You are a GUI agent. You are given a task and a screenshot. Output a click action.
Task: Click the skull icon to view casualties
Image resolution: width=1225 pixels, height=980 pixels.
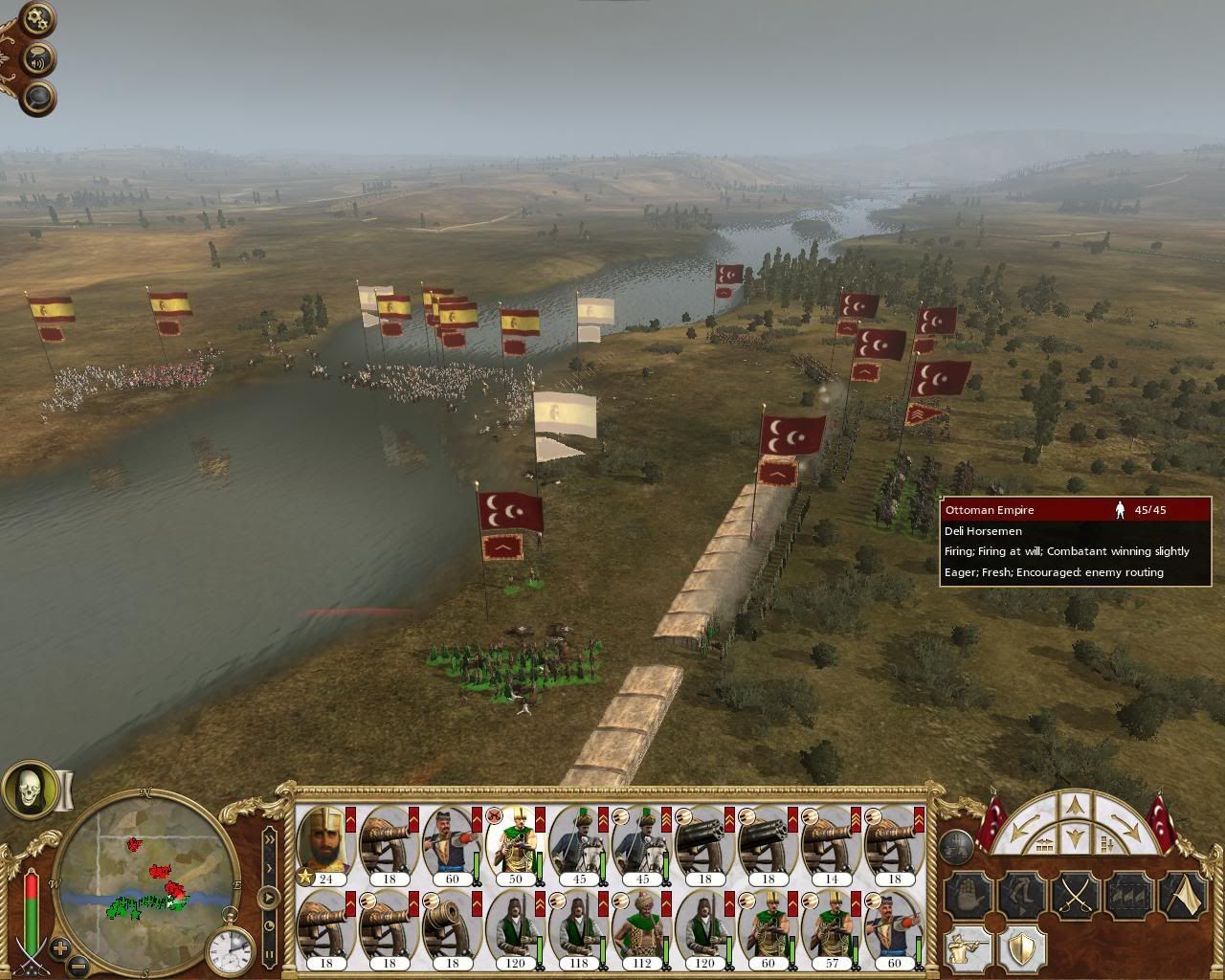tap(29, 787)
